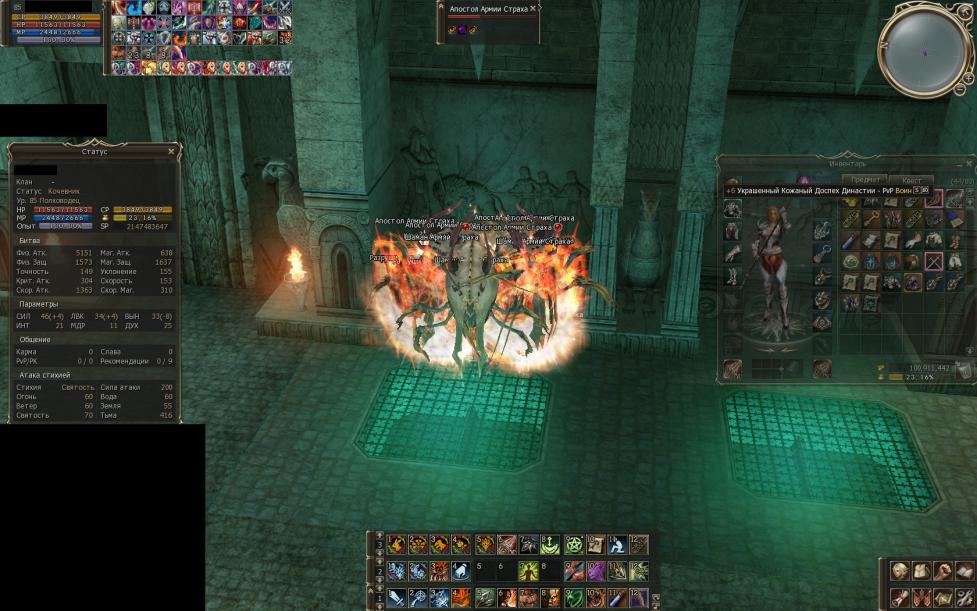Switch to the Предмет inventory tab

point(865,181)
